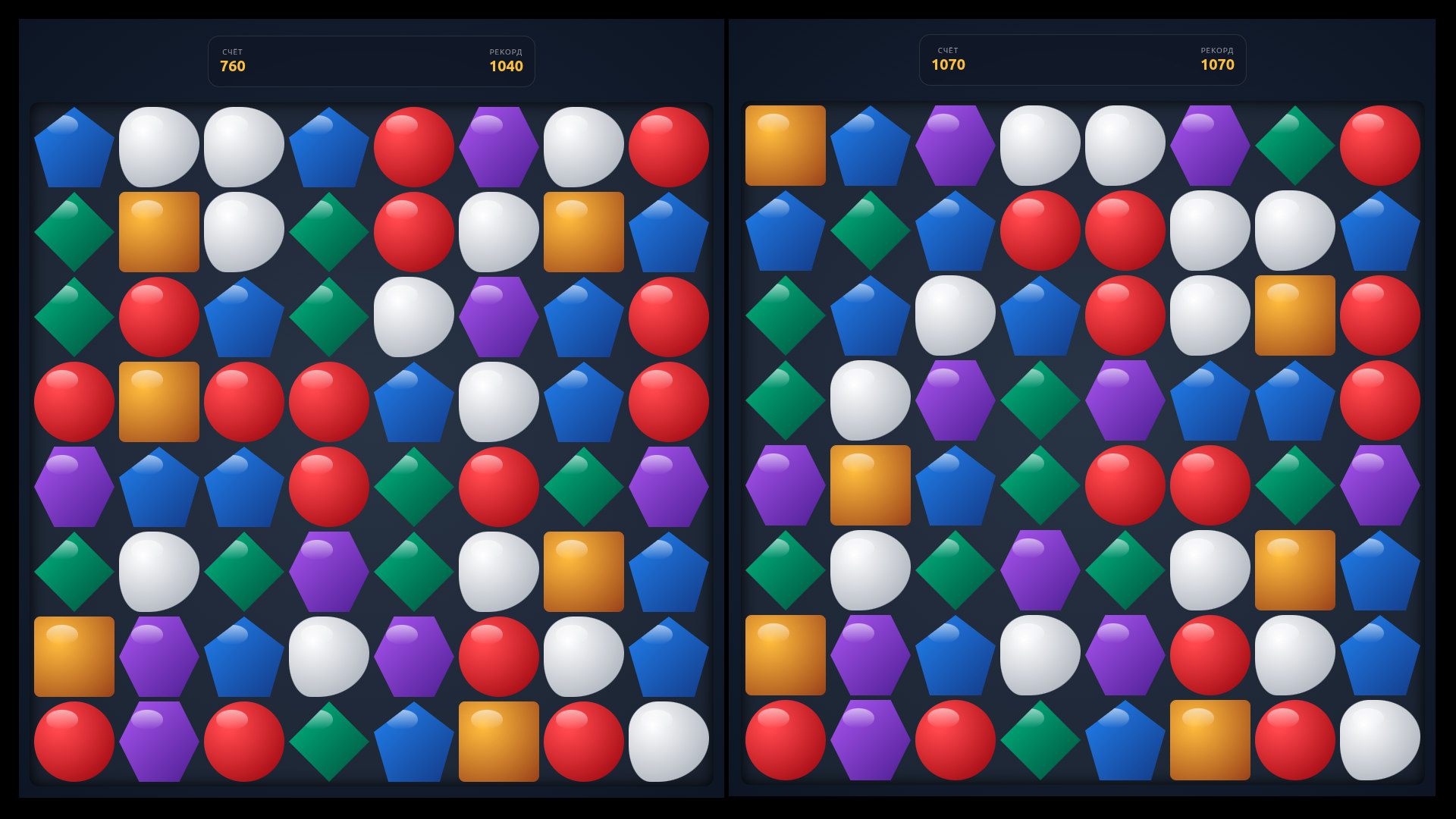The image size is (1456, 819).
Task: Click the red circle in bottom-left corner
Action: tap(74, 741)
